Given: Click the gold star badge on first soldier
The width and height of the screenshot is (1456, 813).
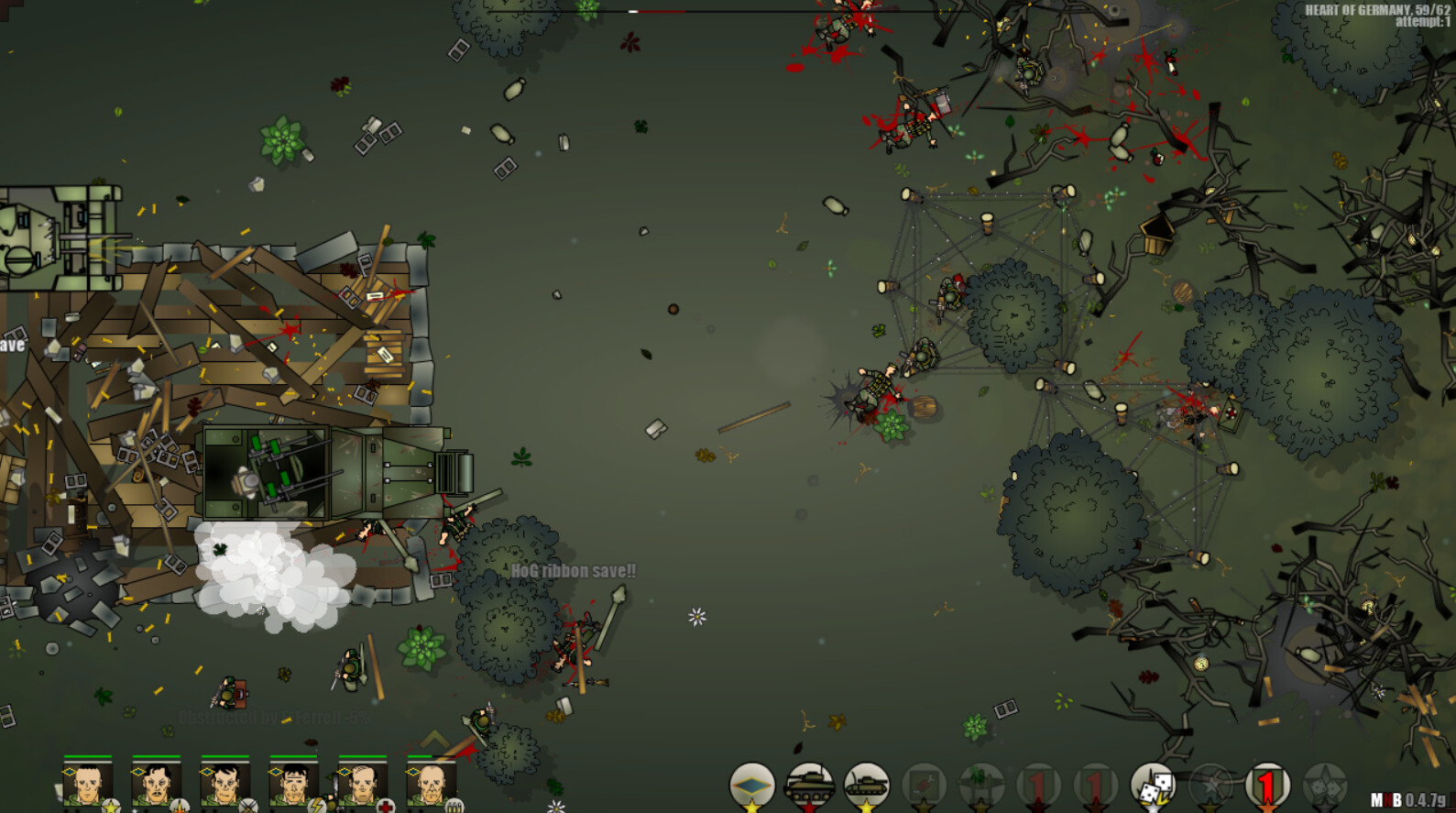Looking at the screenshot, I should pyautogui.click(x=112, y=808).
